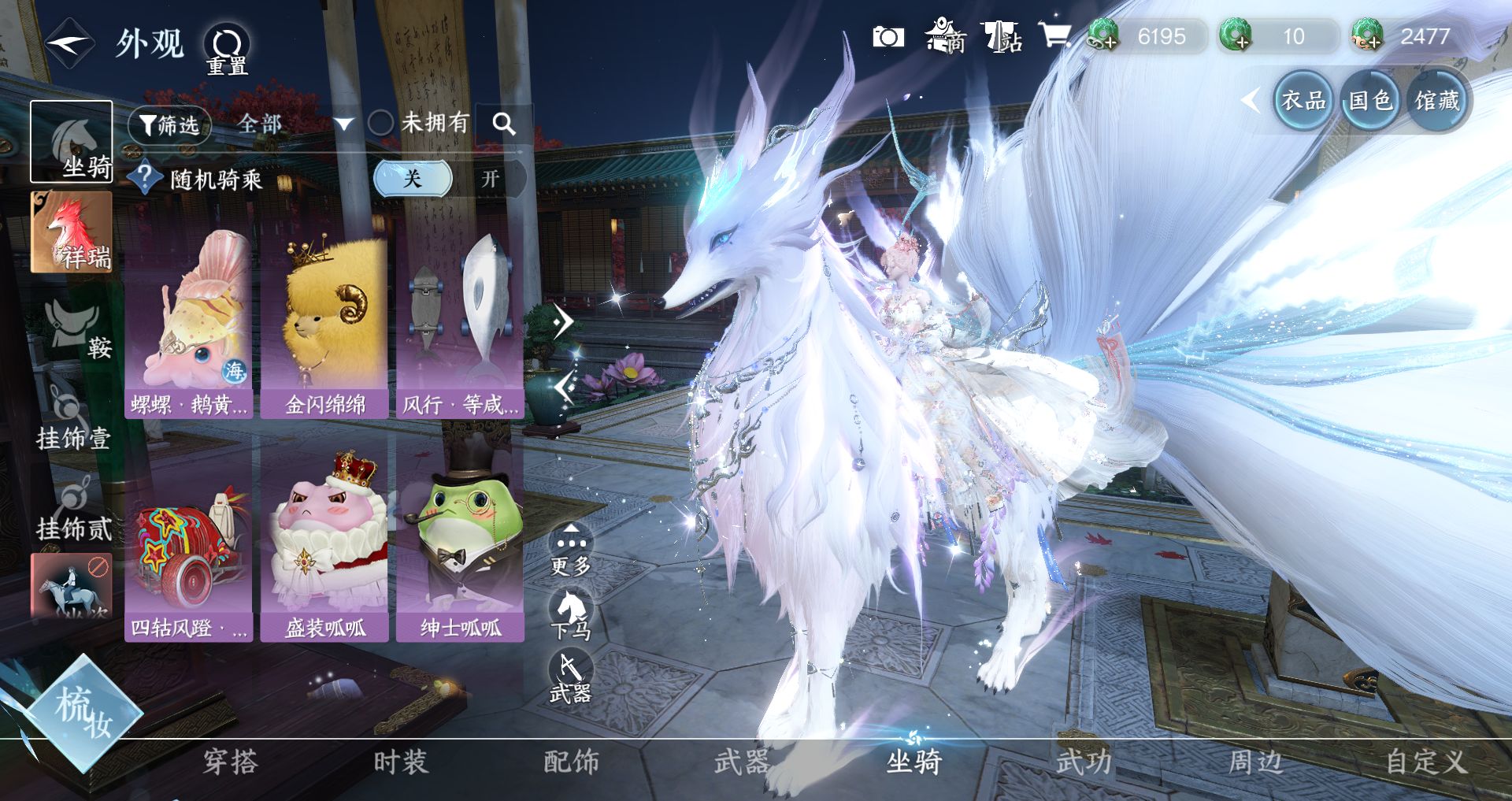
Task: Expand the 全部 category dropdown
Action: coord(293,124)
